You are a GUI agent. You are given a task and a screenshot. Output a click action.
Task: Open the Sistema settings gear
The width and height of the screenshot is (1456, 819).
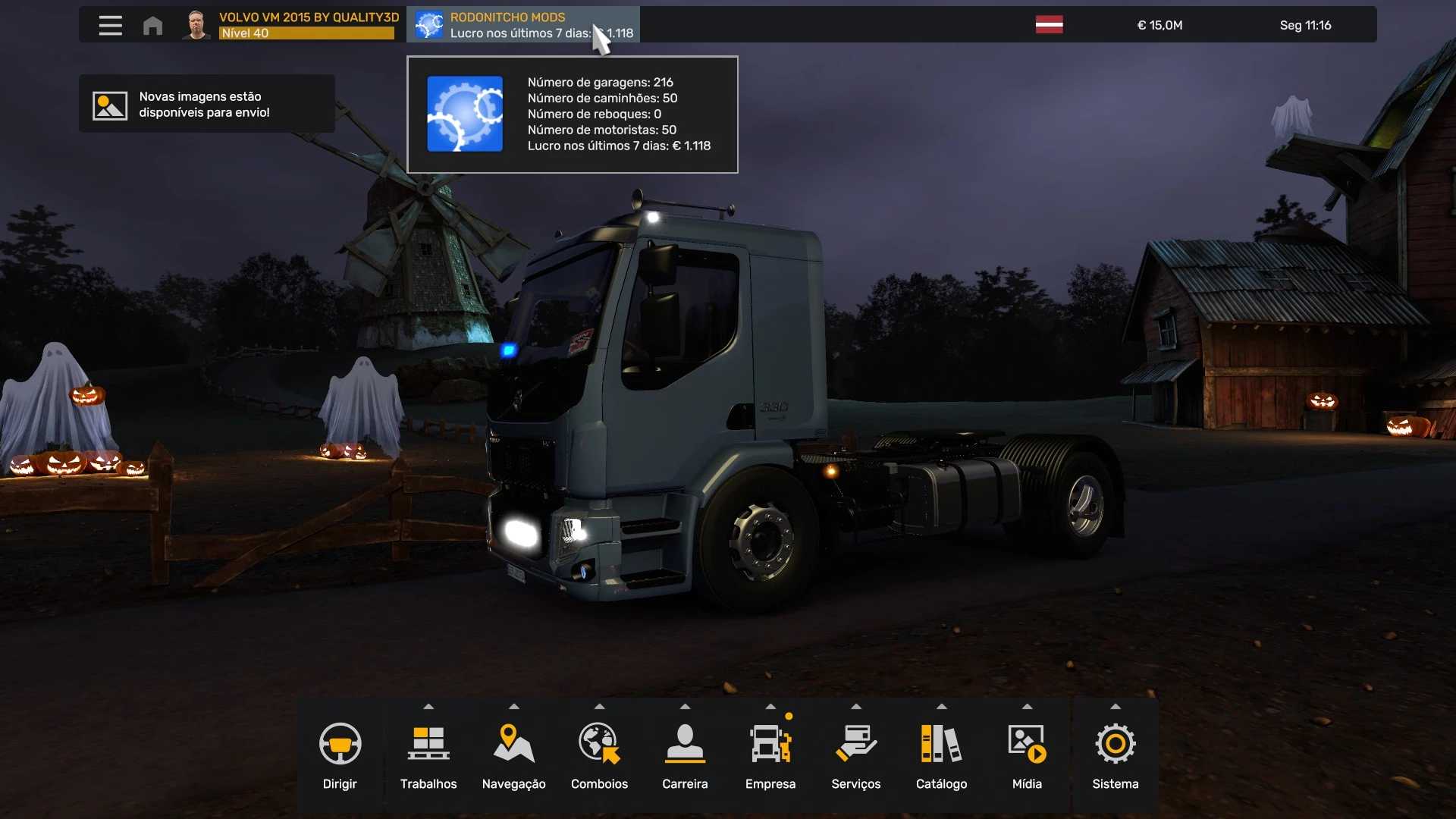pyautogui.click(x=1115, y=755)
